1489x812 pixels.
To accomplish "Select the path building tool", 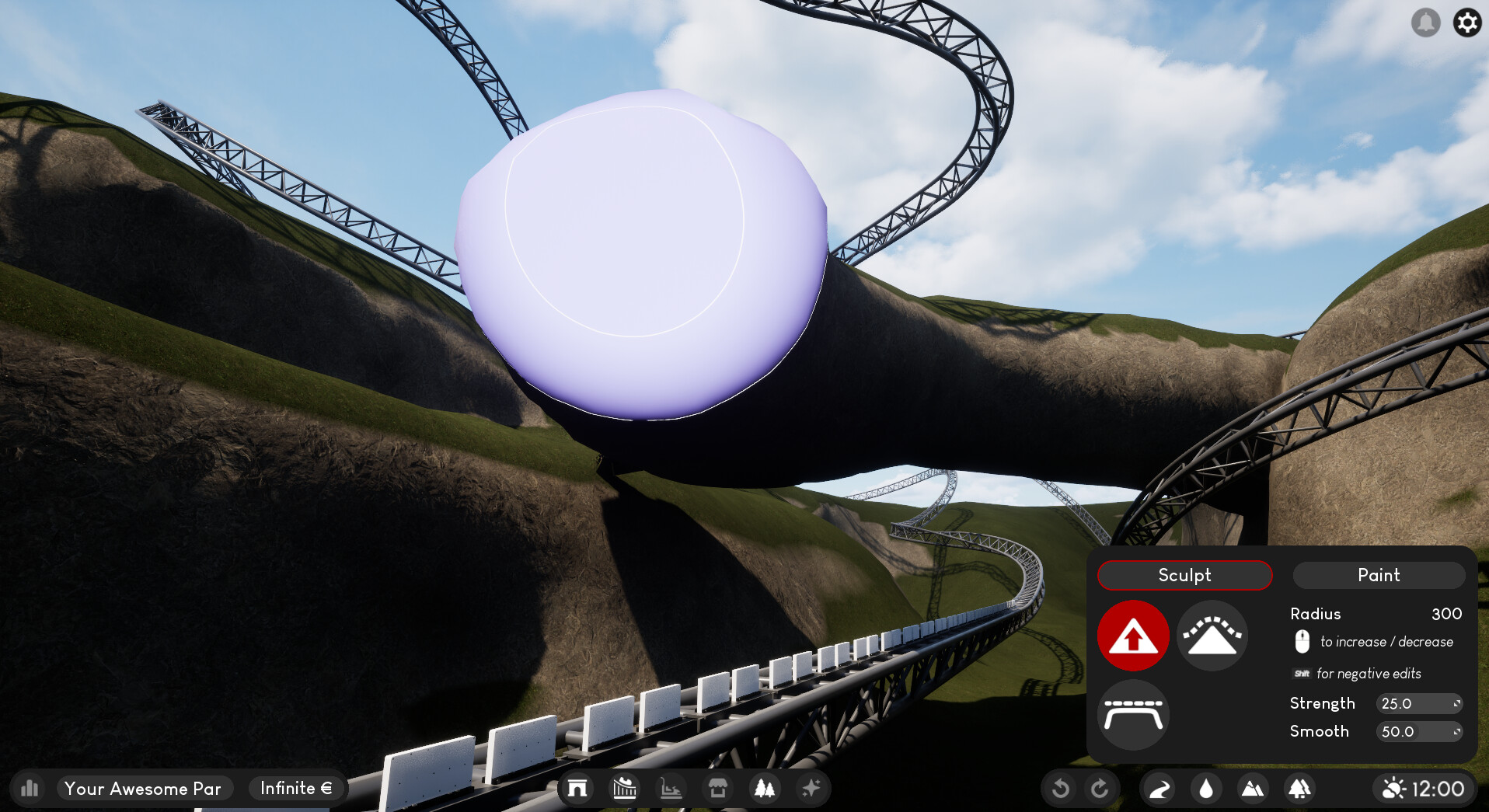I will tap(1157, 788).
